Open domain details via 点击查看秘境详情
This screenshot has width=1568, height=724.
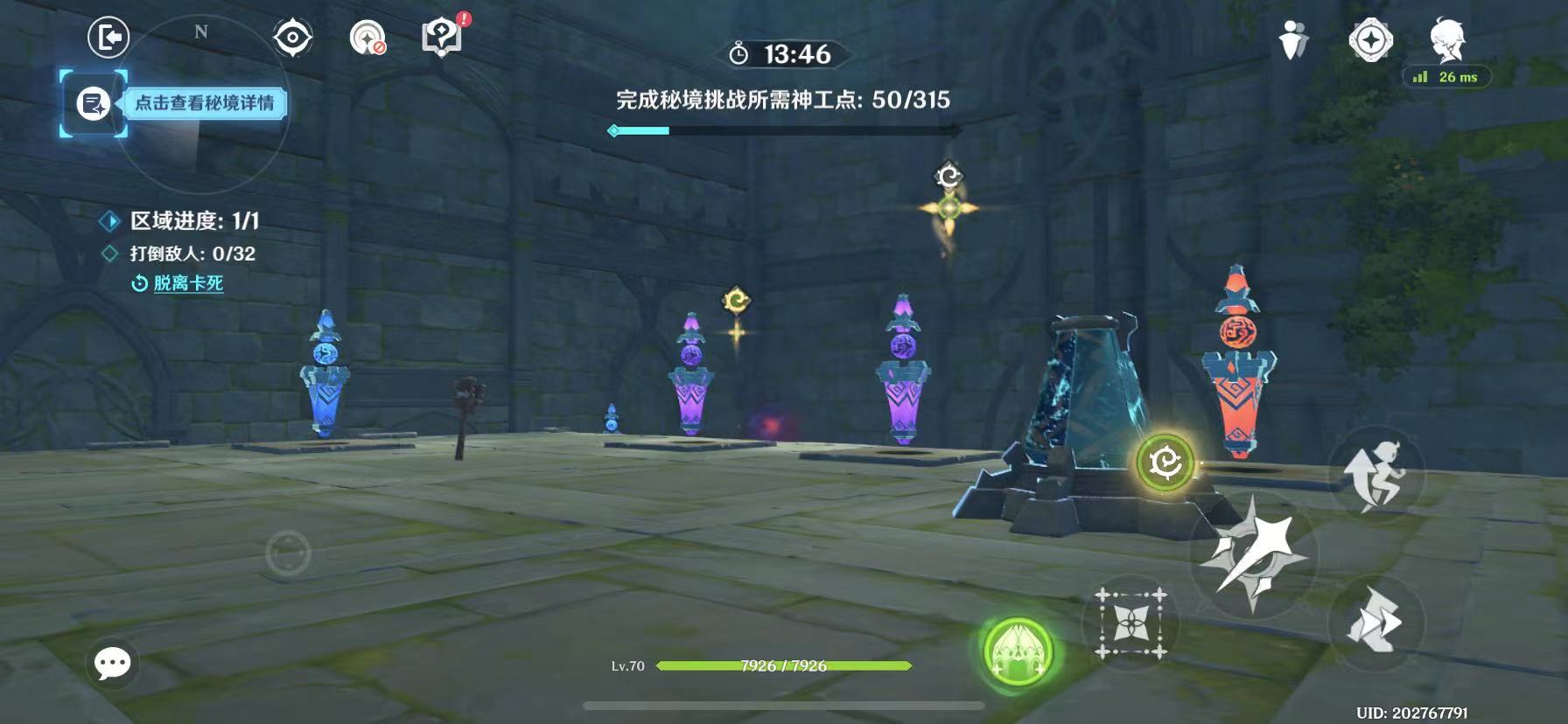point(203,103)
